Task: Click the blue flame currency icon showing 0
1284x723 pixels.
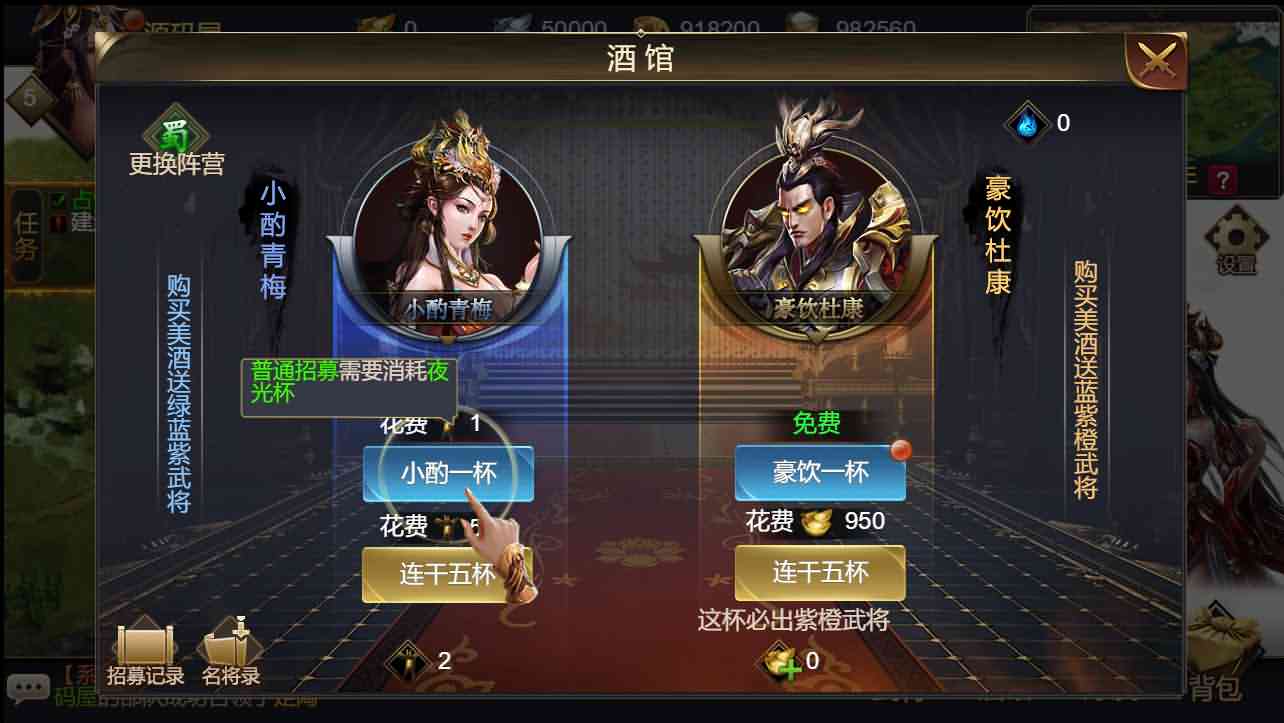Action: pos(1027,122)
